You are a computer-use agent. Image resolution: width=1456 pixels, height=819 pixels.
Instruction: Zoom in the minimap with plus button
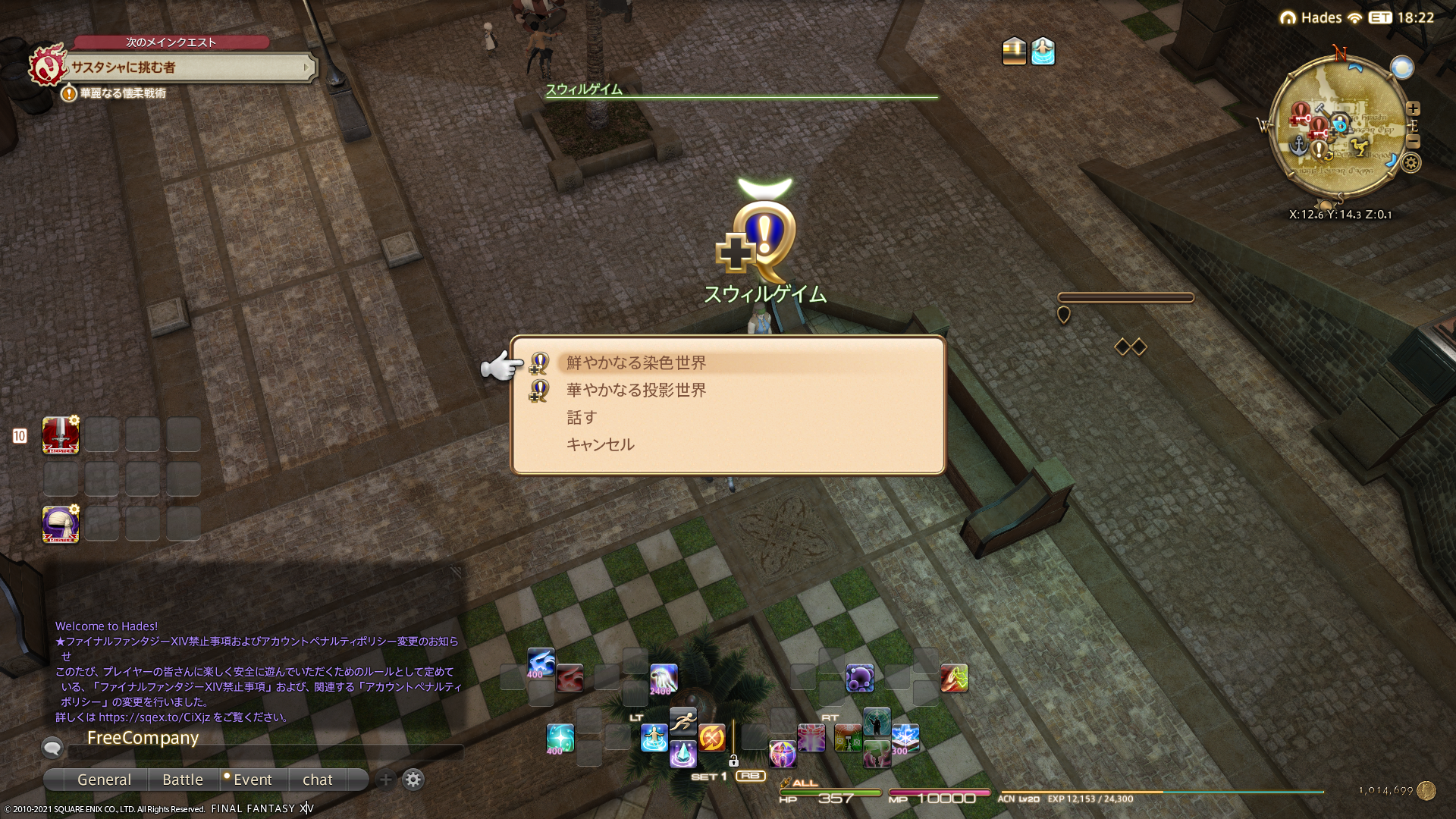tap(1413, 108)
